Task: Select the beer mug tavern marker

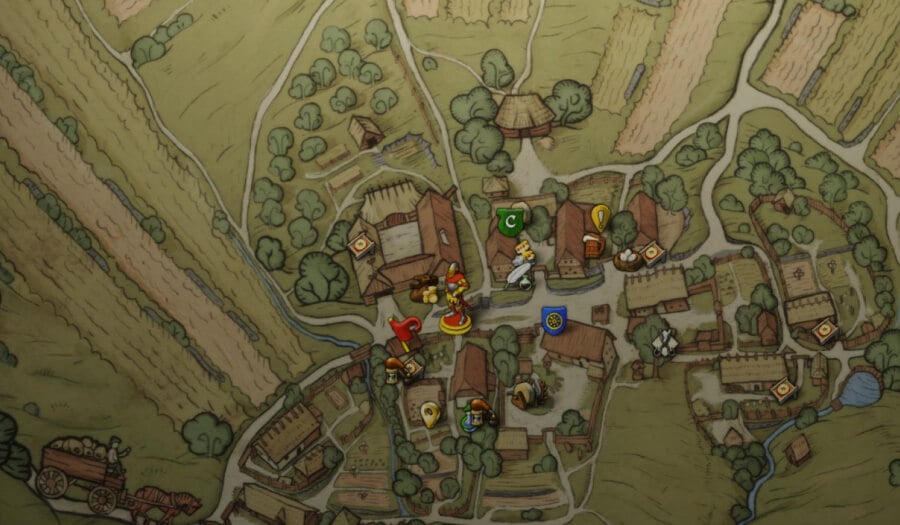Action: point(593,245)
